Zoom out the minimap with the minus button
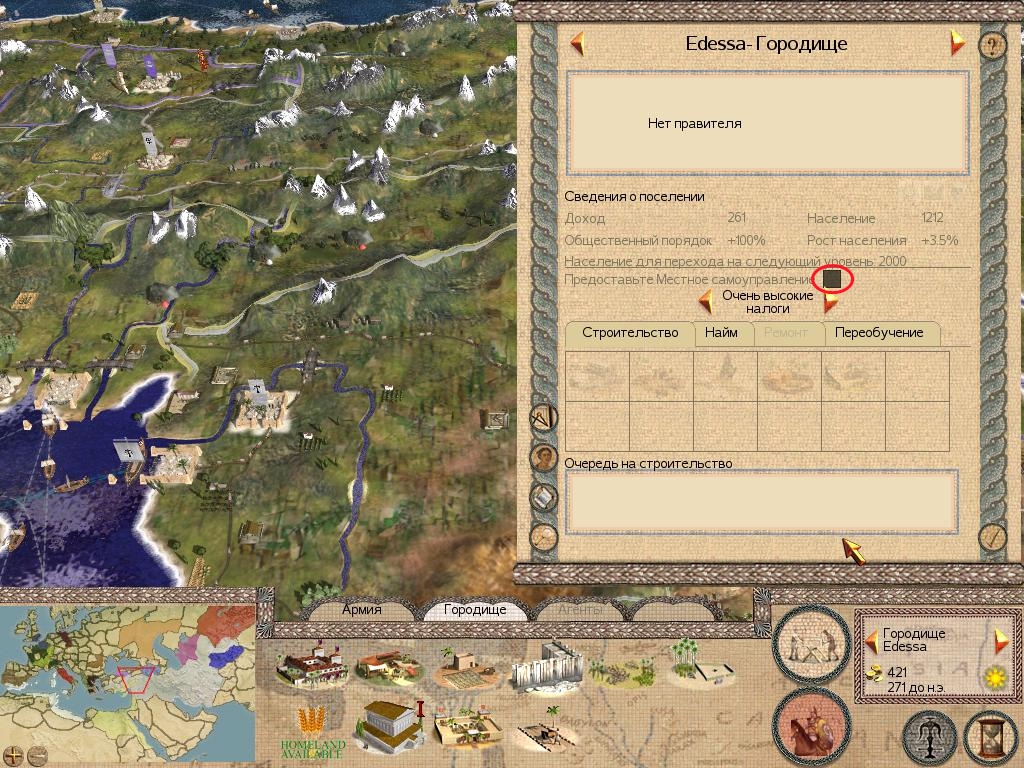This screenshot has height=768, width=1024. (x=36, y=754)
